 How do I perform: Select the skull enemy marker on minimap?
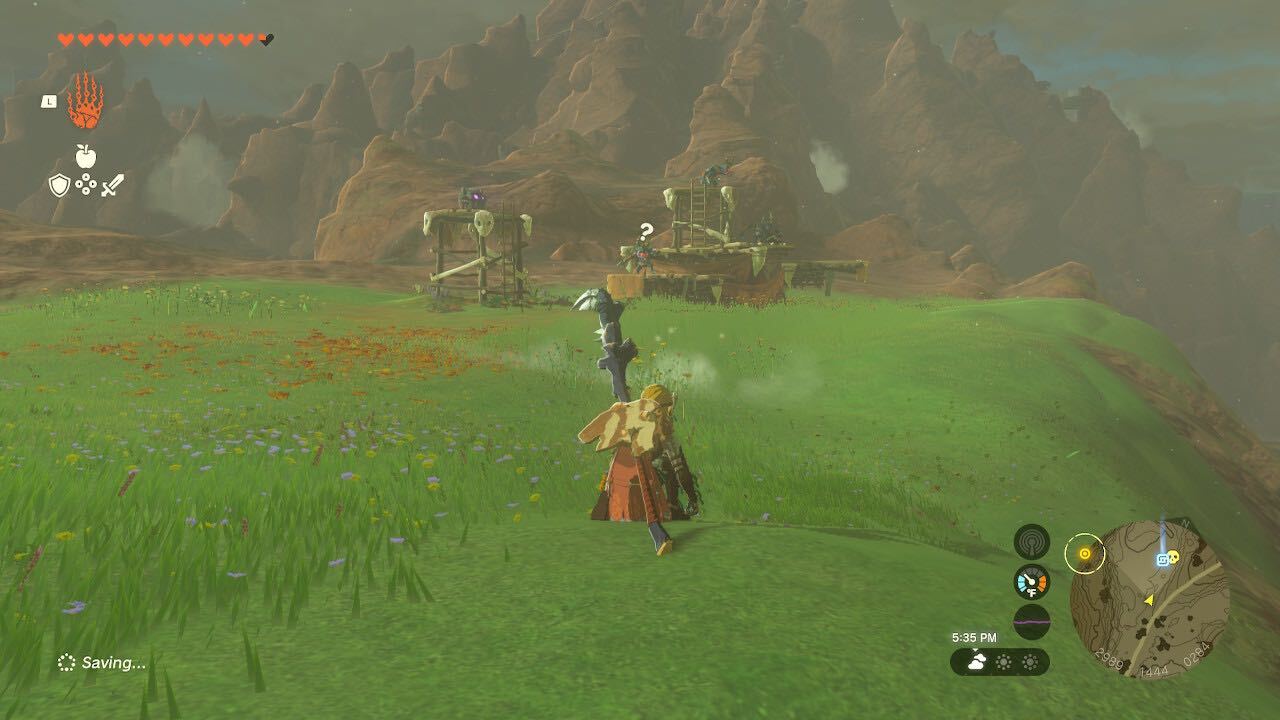tap(1174, 557)
